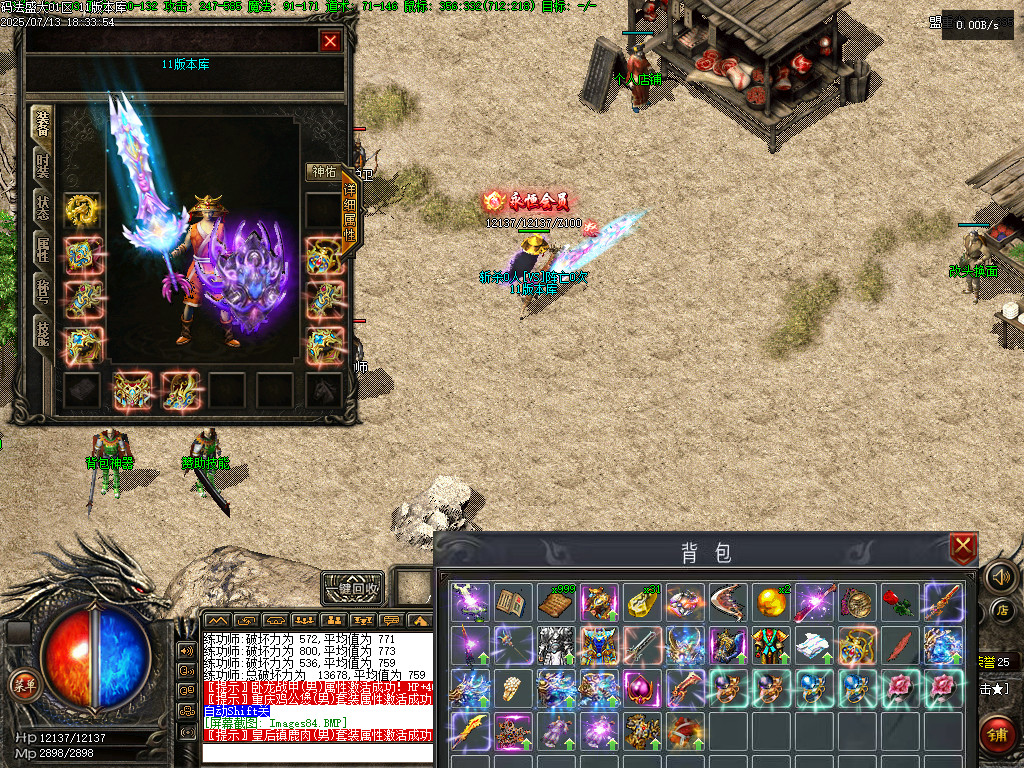Click the 神佑 button
The width and height of the screenshot is (1024, 768).
coord(324,172)
